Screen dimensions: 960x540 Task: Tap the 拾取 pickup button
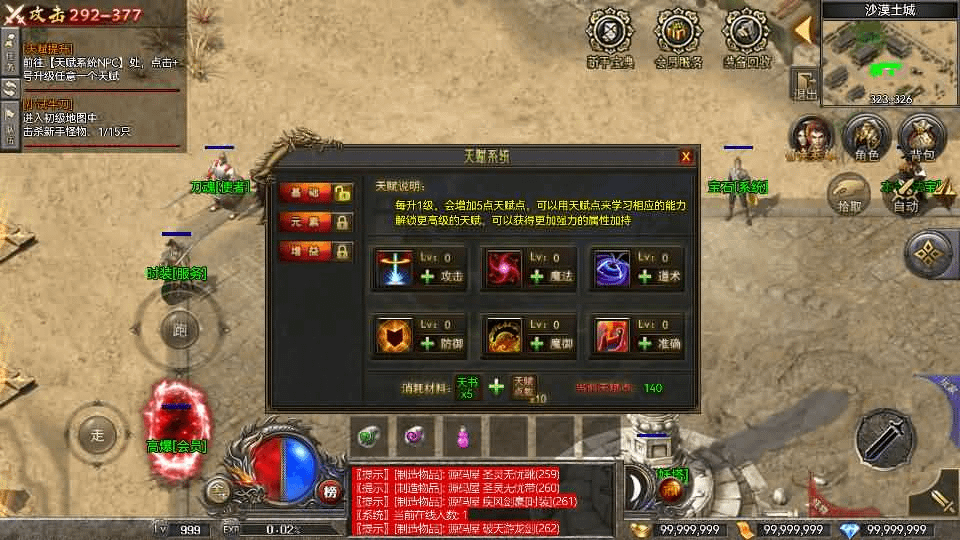click(x=849, y=190)
